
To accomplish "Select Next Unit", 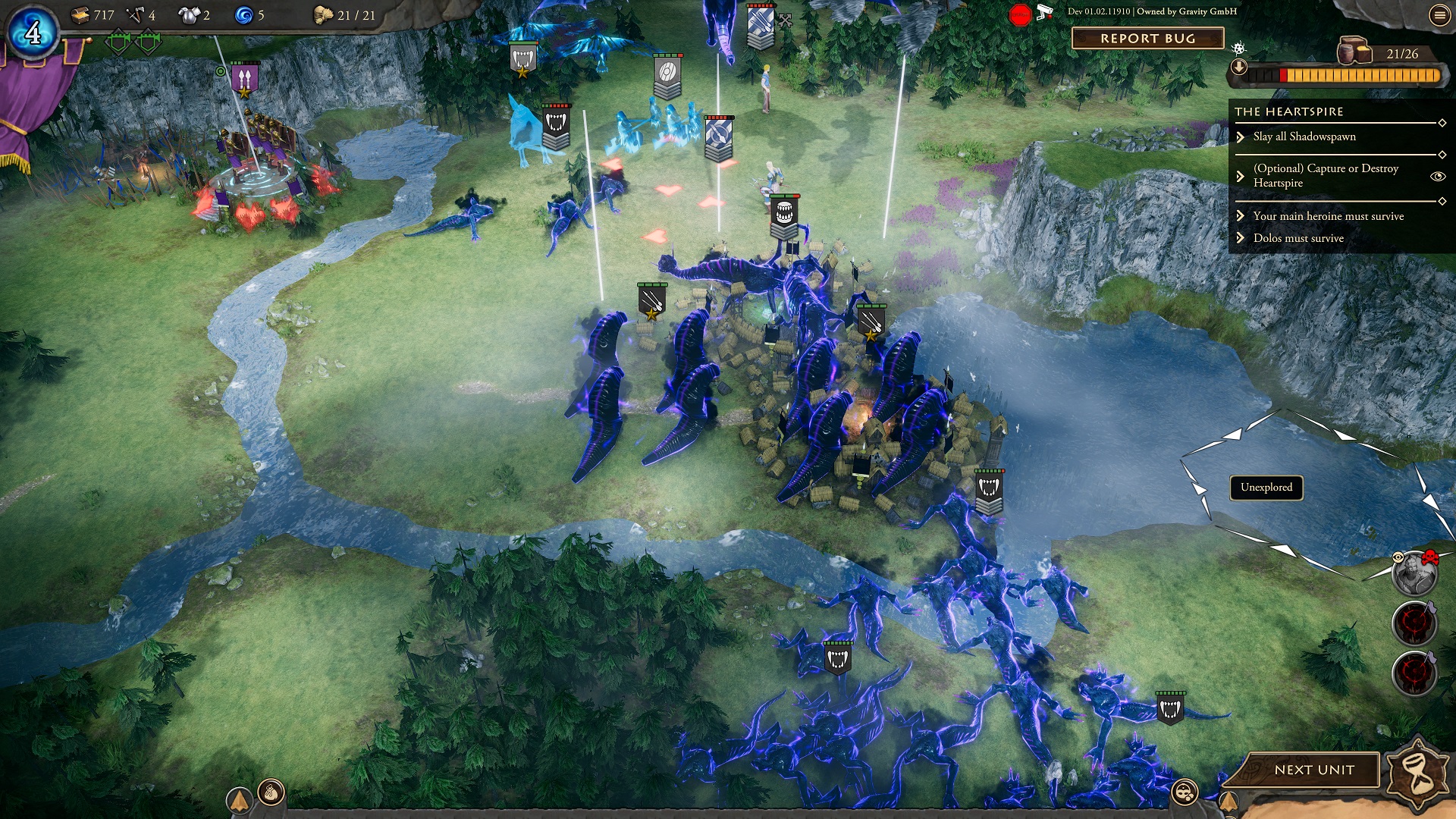I will pos(1313,770).
